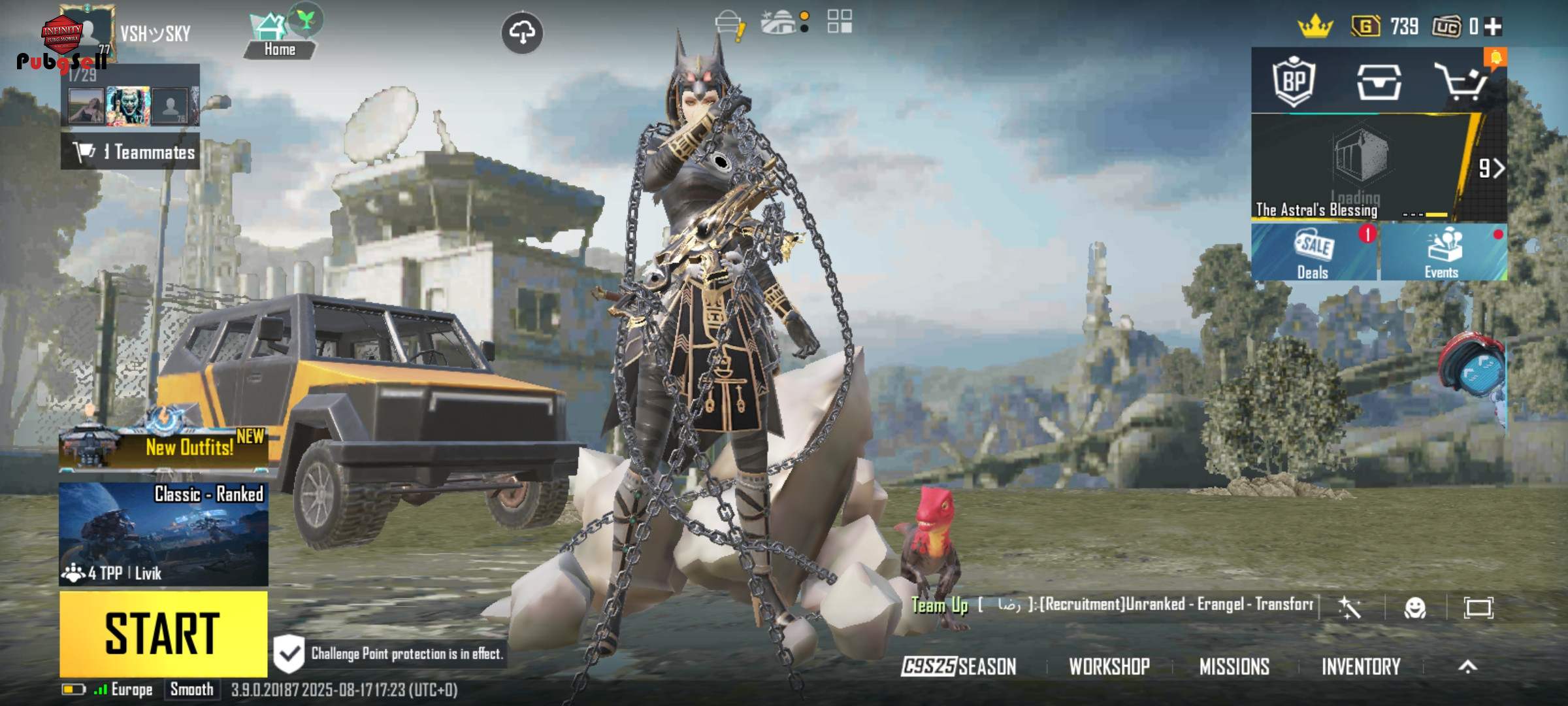This screenshot has height=706, width=1568.
Task: Add UC with the plus button
Action: [1493, 27]
